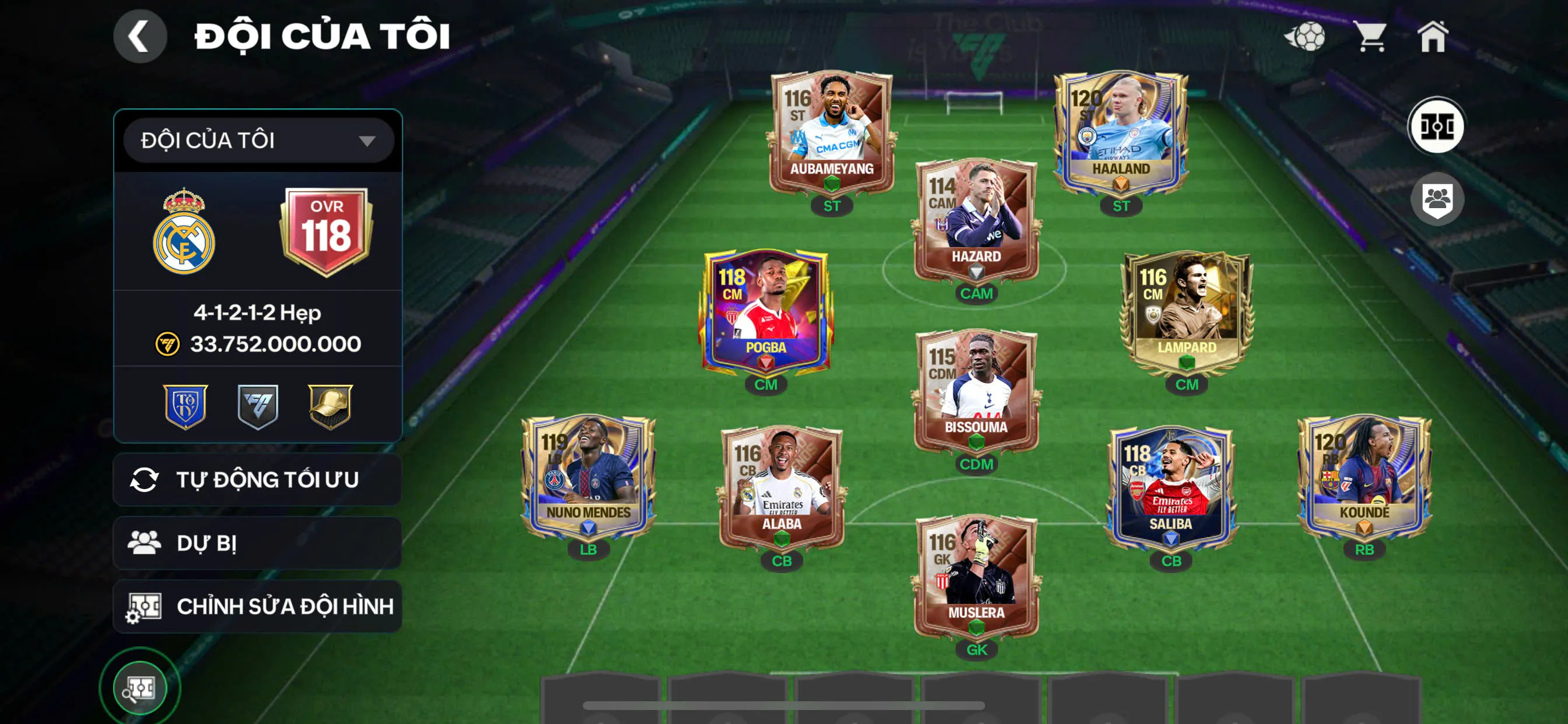Choose CHỈNH SỬA ĐỘI HÌNH
This screenshot has height=724, width=1568.
point(257,606)
